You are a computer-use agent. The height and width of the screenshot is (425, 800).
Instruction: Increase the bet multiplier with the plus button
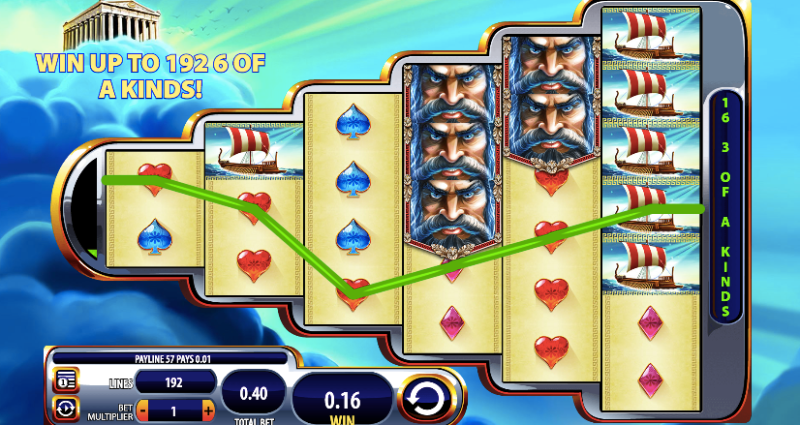tap(208, 410)
